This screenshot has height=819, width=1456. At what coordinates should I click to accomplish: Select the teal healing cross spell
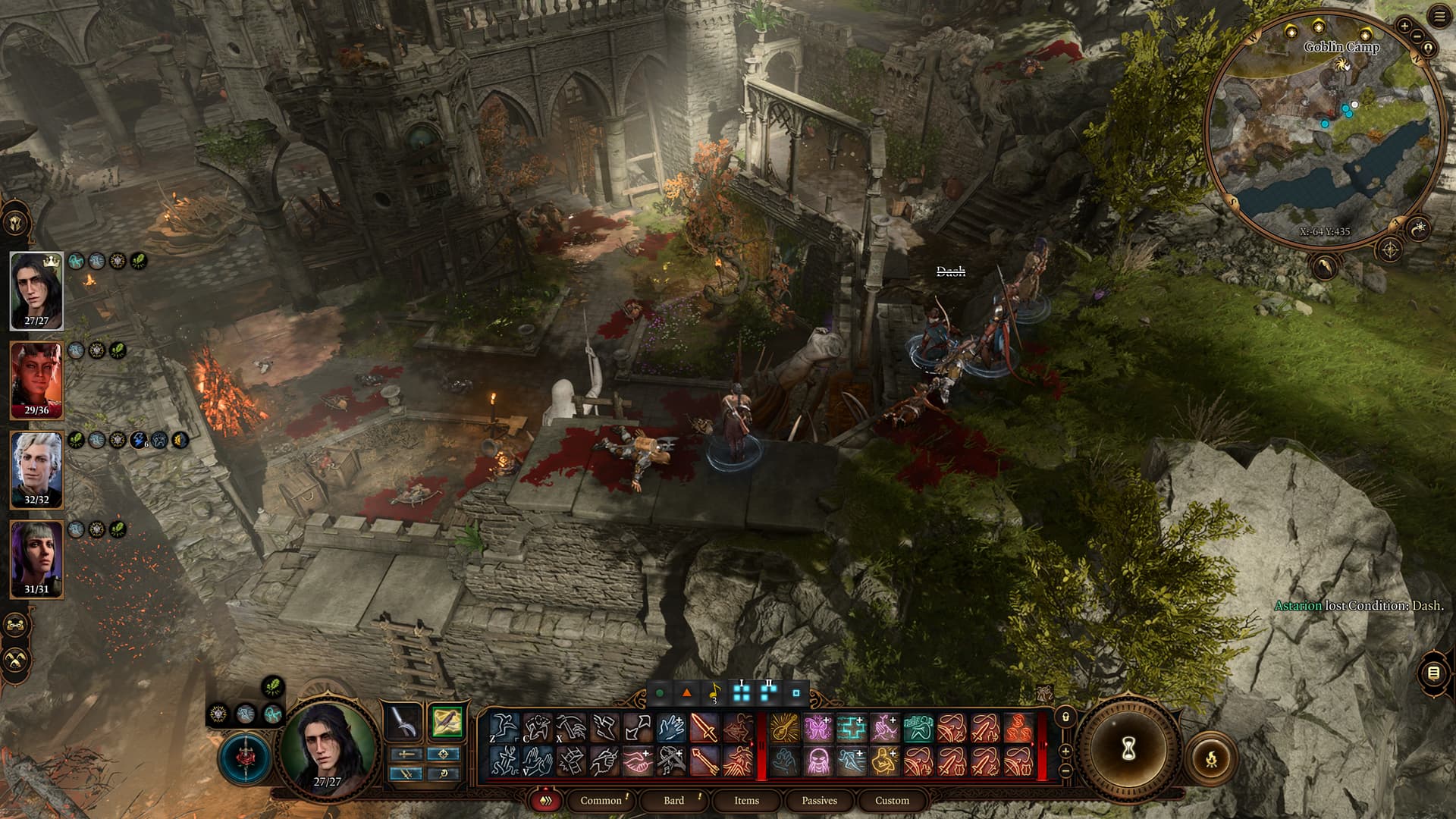pyautogui.click(x=852, y=728)
